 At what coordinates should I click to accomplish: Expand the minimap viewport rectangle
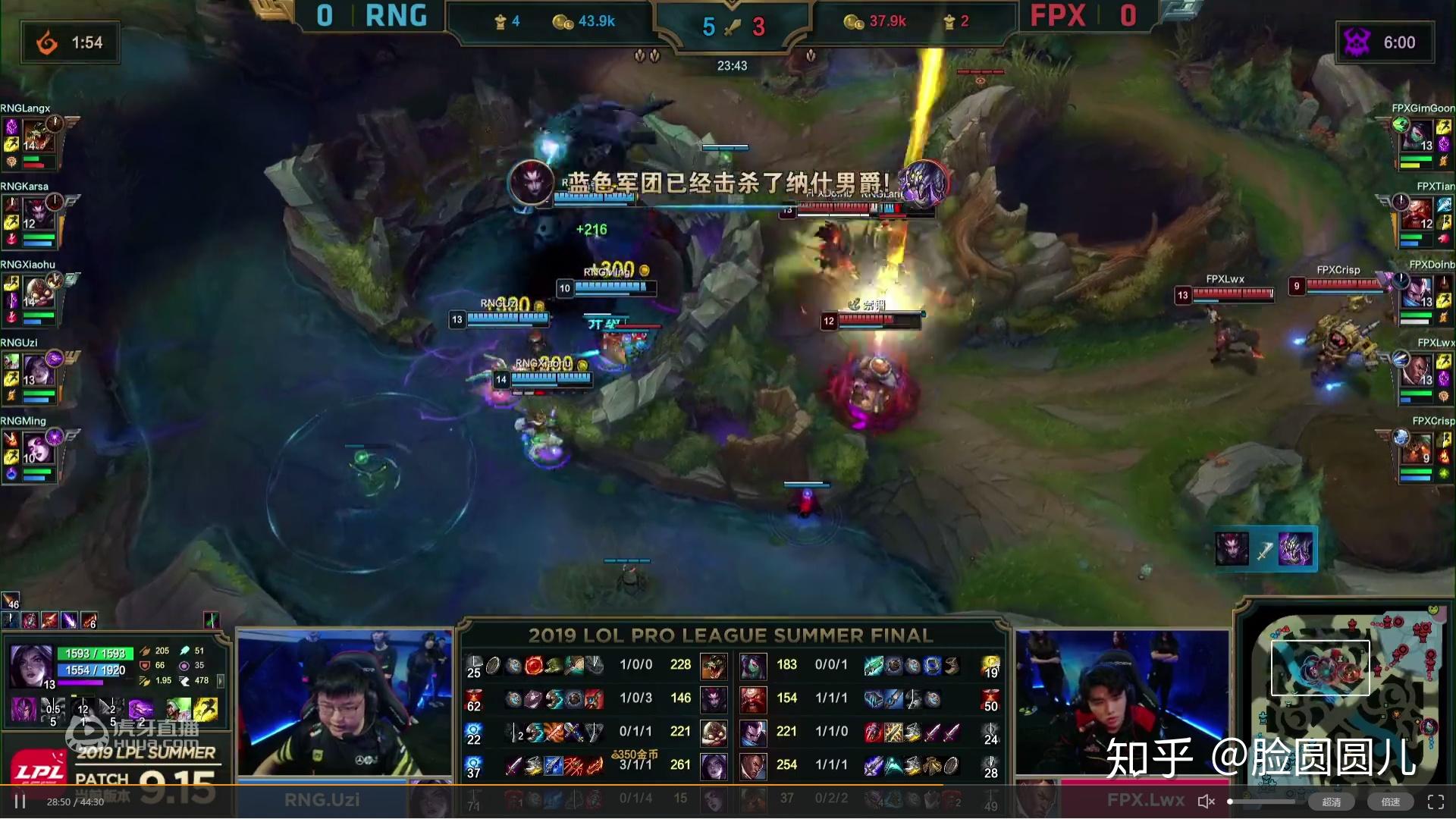[1319, 667]
